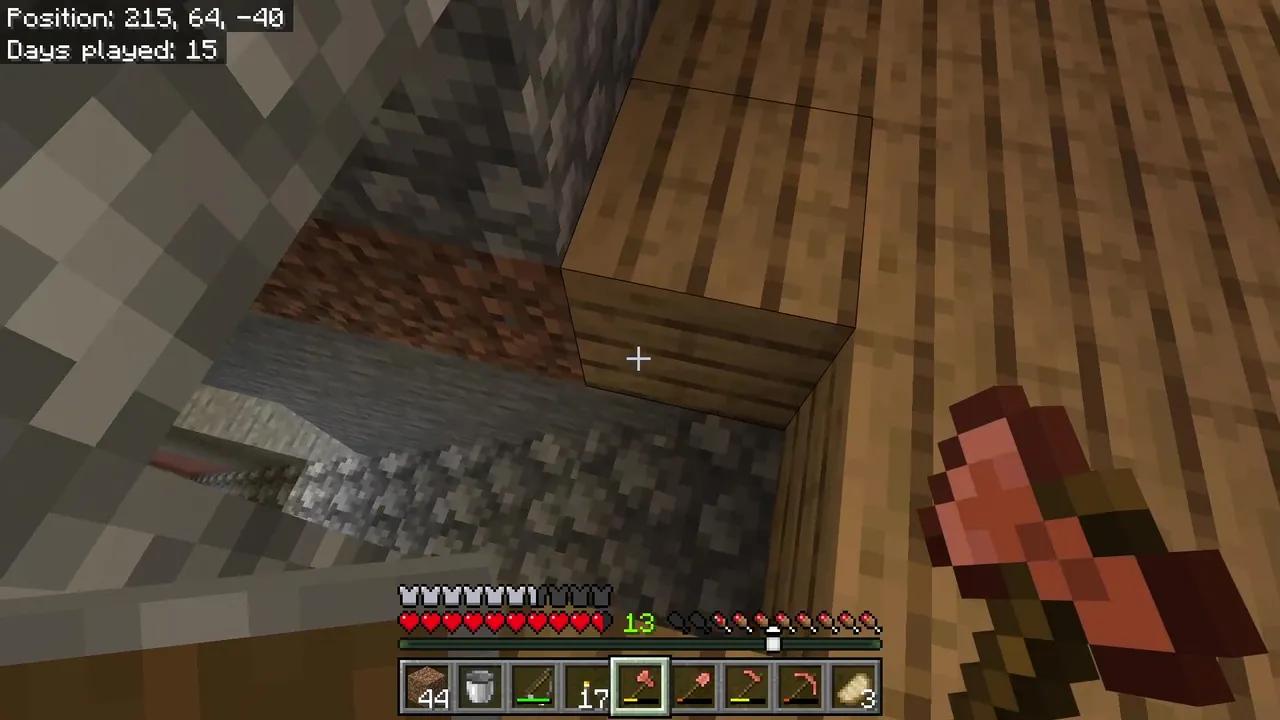
Task: Select the dirt block stack in the hotbar
Action: coord(428,685)
